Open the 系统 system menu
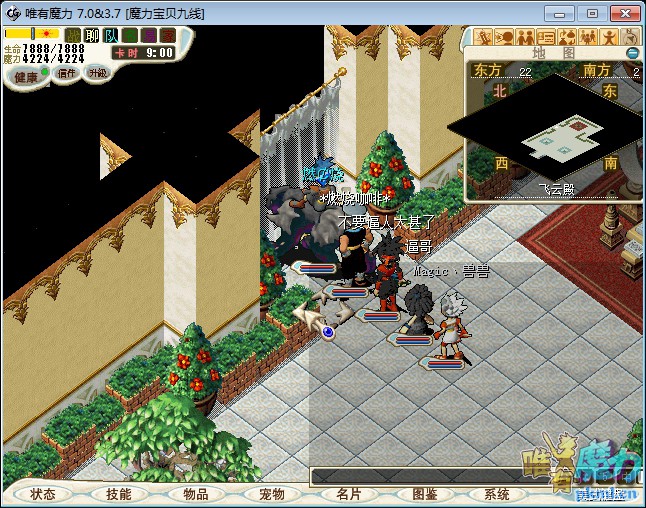 click(497, 494)
